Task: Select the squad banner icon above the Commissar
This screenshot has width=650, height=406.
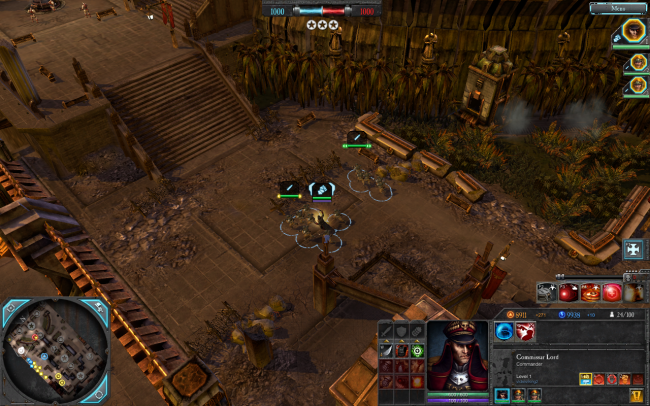Action: click(x=321, y=187)
